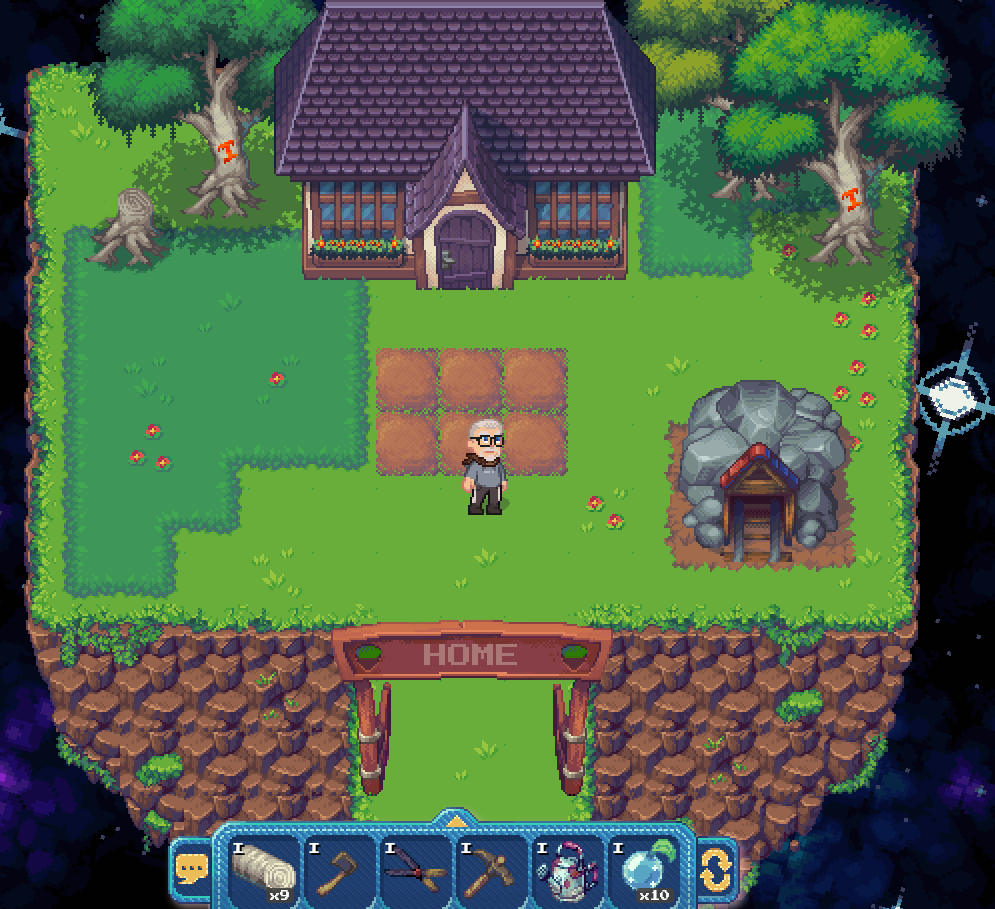Select the blue orb item slot
The width and height of the screenshot is (995, 909).
[643, 869]
